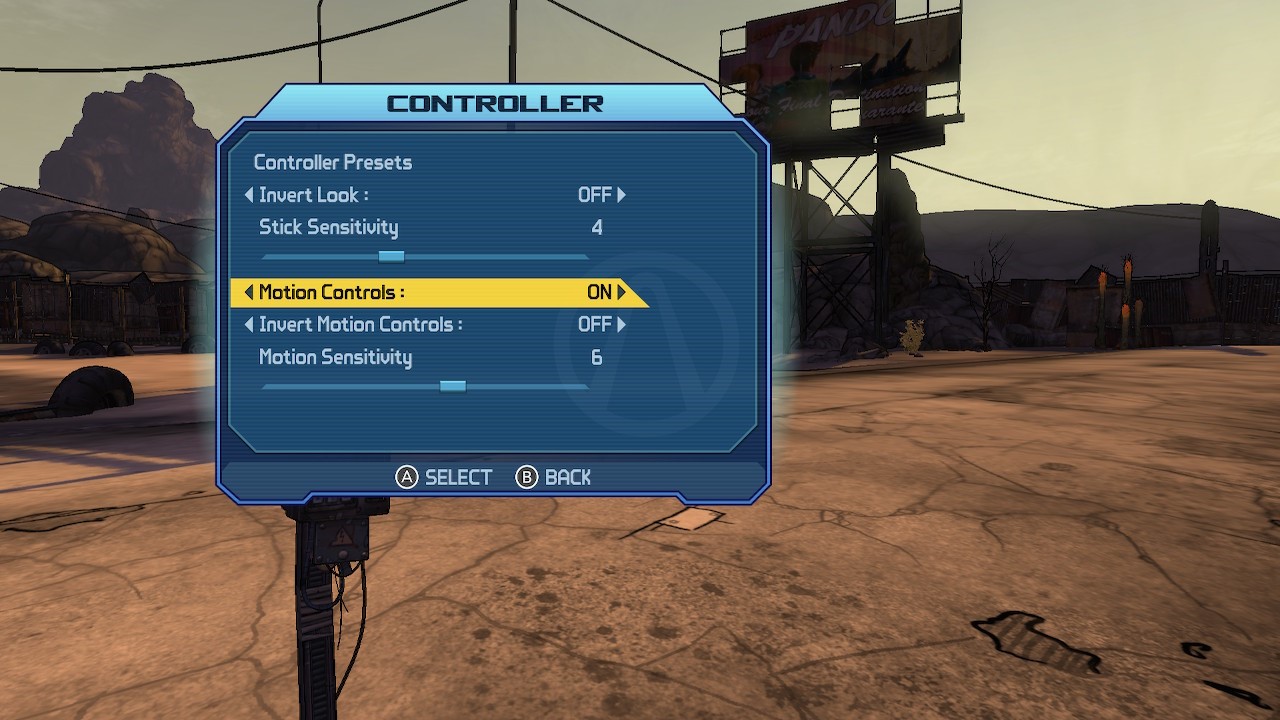Click the left arrow beside Invert Look
The image size is (1280, 720).
[x=249, y=195]
